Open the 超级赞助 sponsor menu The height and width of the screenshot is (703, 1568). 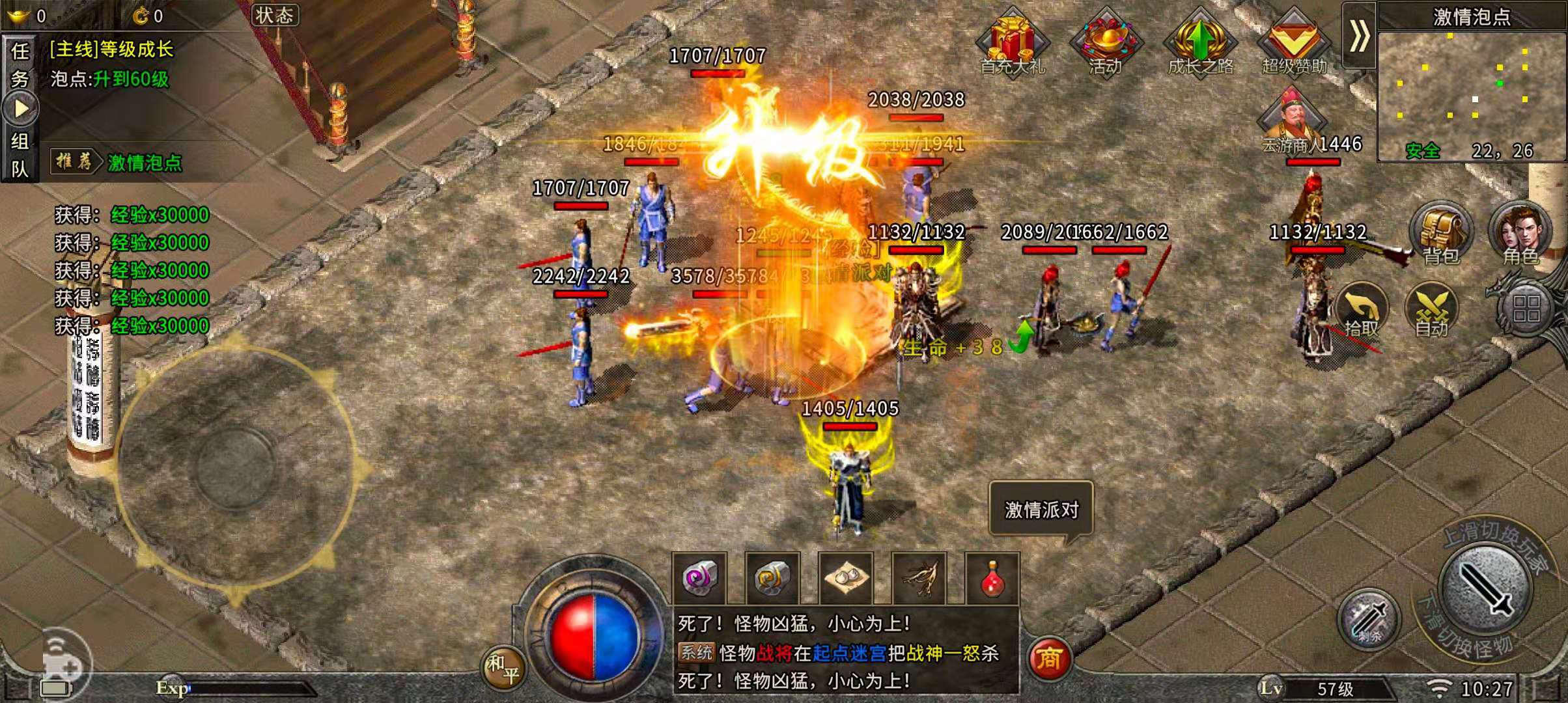[x=1294, y=40]
